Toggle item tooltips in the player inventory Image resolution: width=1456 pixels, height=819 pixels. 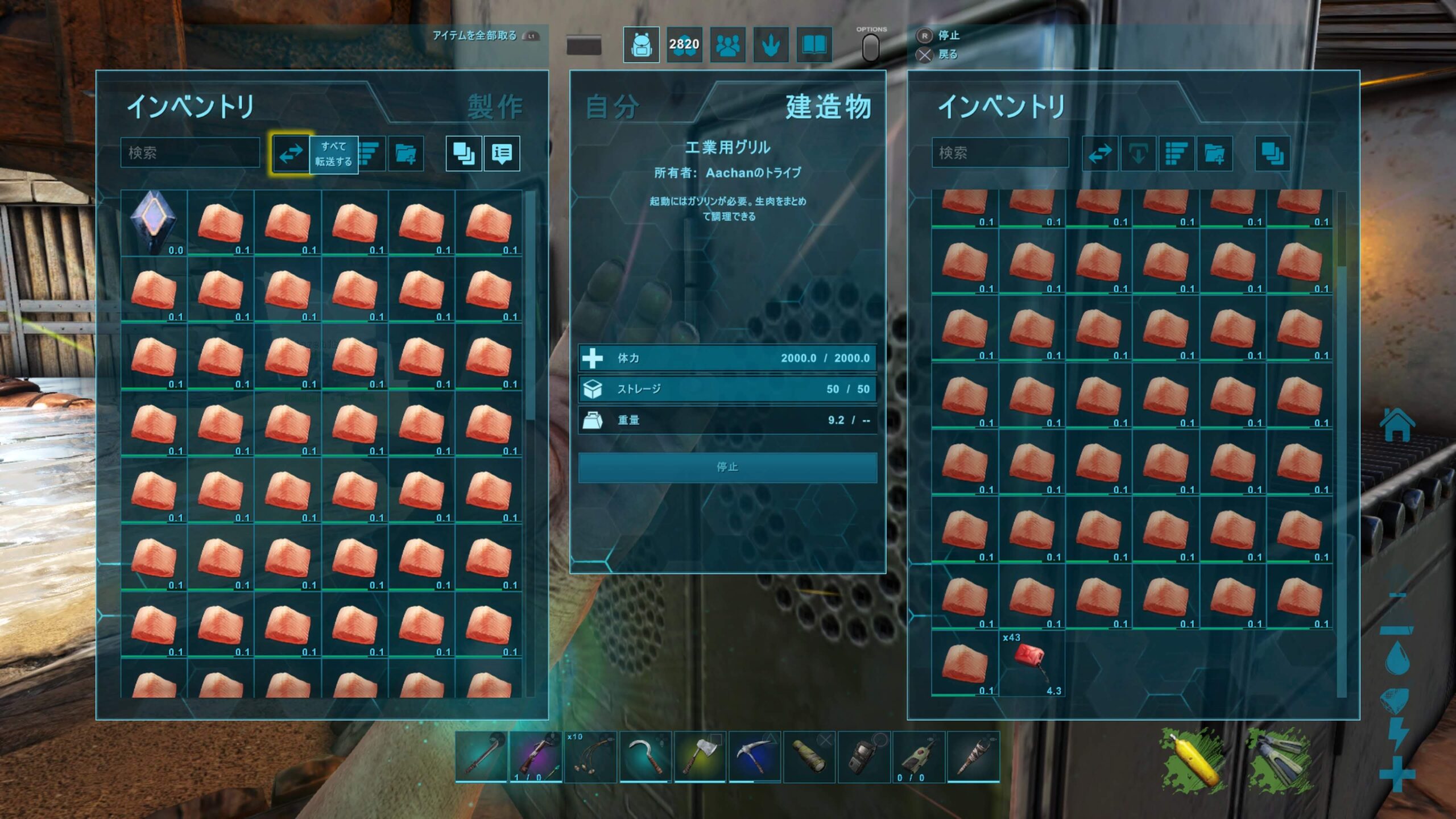502,153
